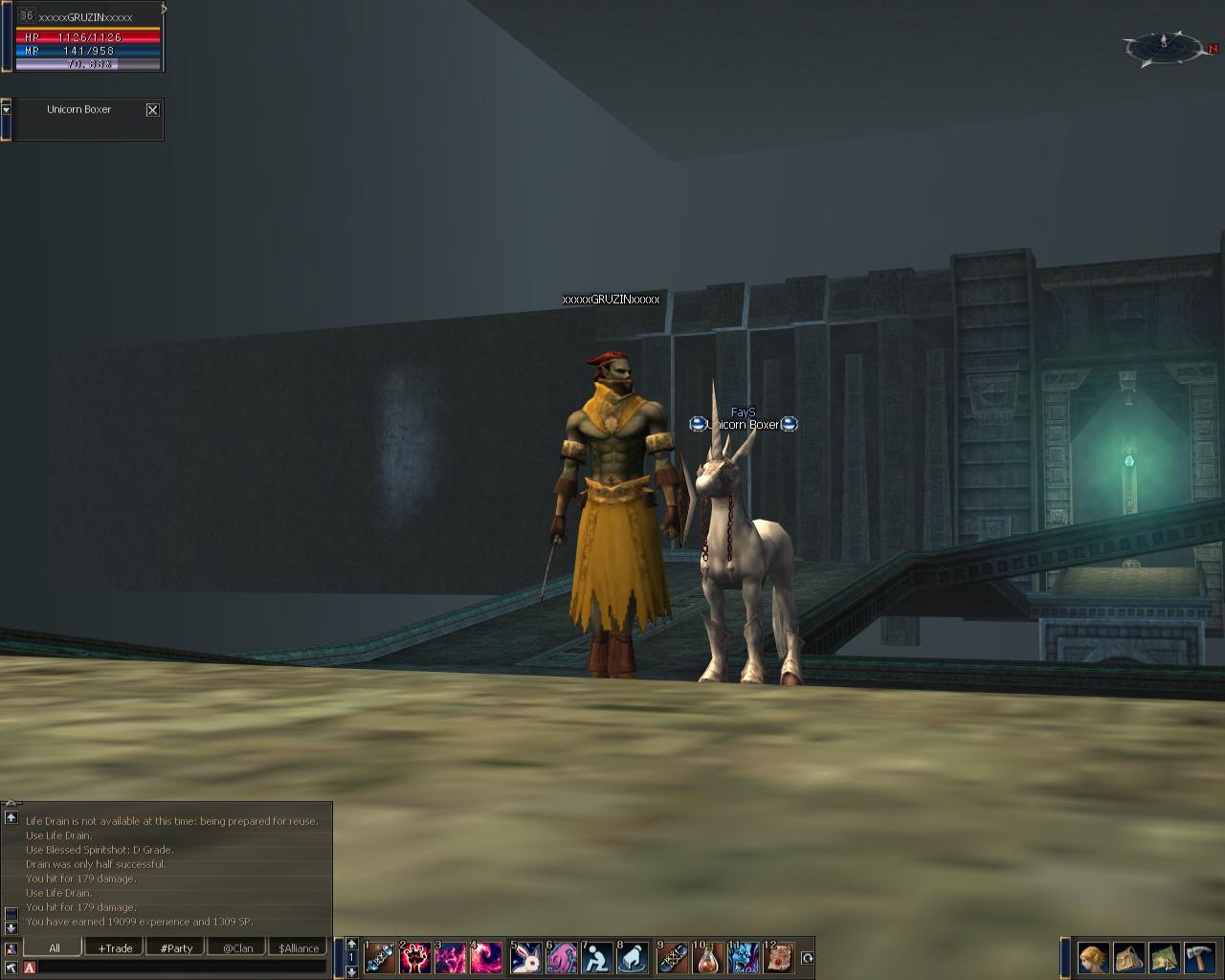Viewport: 1225px width, 980px height.
Task: Show the $Alliance chat tab
Action: point(299,947)
